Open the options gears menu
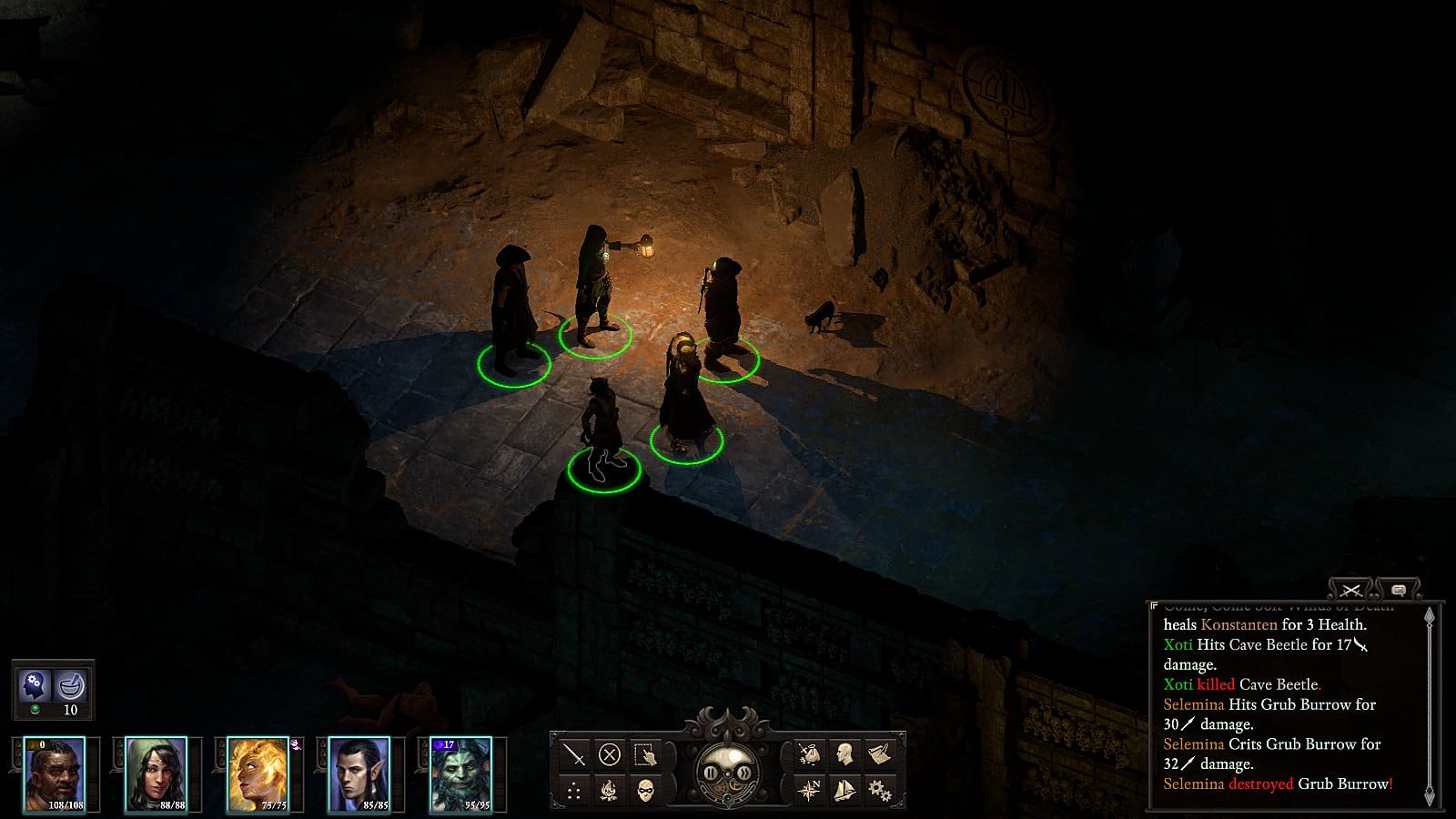This screenshot has width=1456, height=819. [x=879, y=790]
